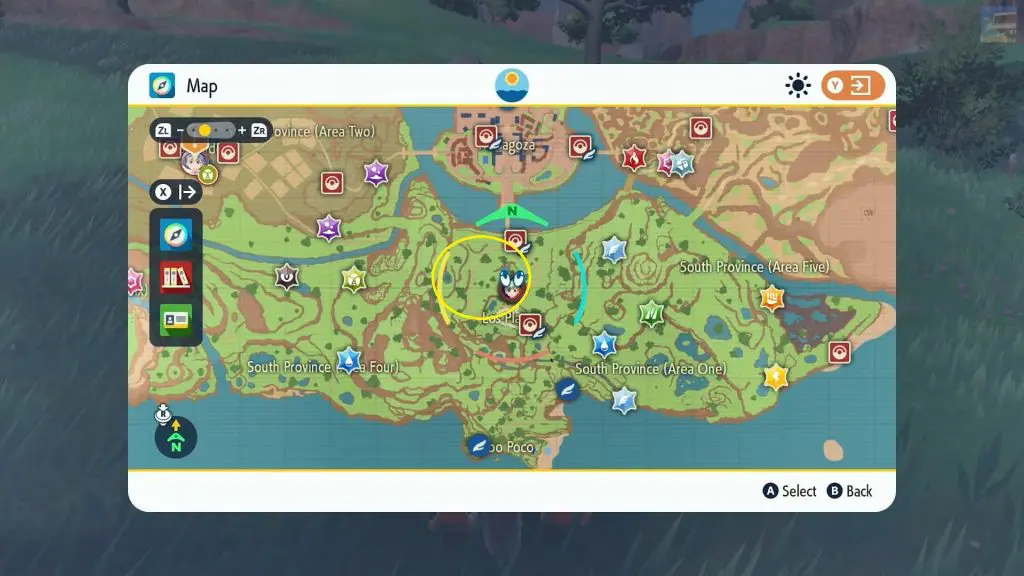Open the compass map app in the side panel

(x=176, y=235)
